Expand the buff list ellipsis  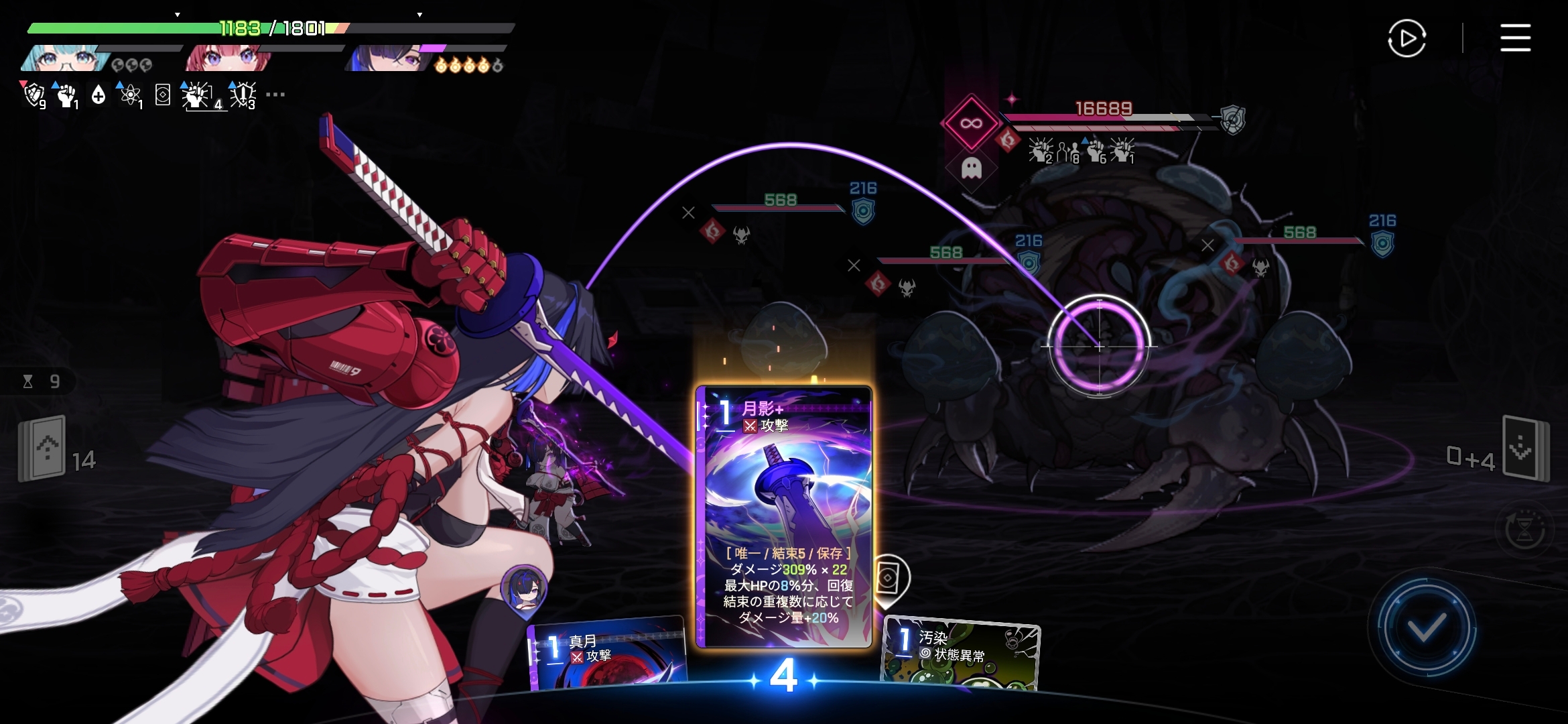coord(275,95)
